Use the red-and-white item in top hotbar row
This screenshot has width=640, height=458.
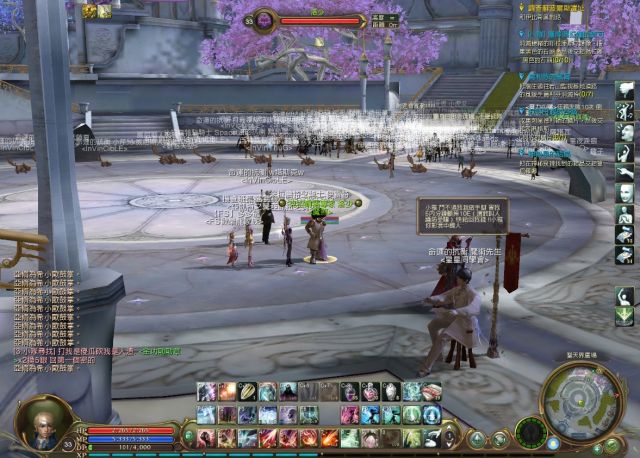(x=431, y=391)
